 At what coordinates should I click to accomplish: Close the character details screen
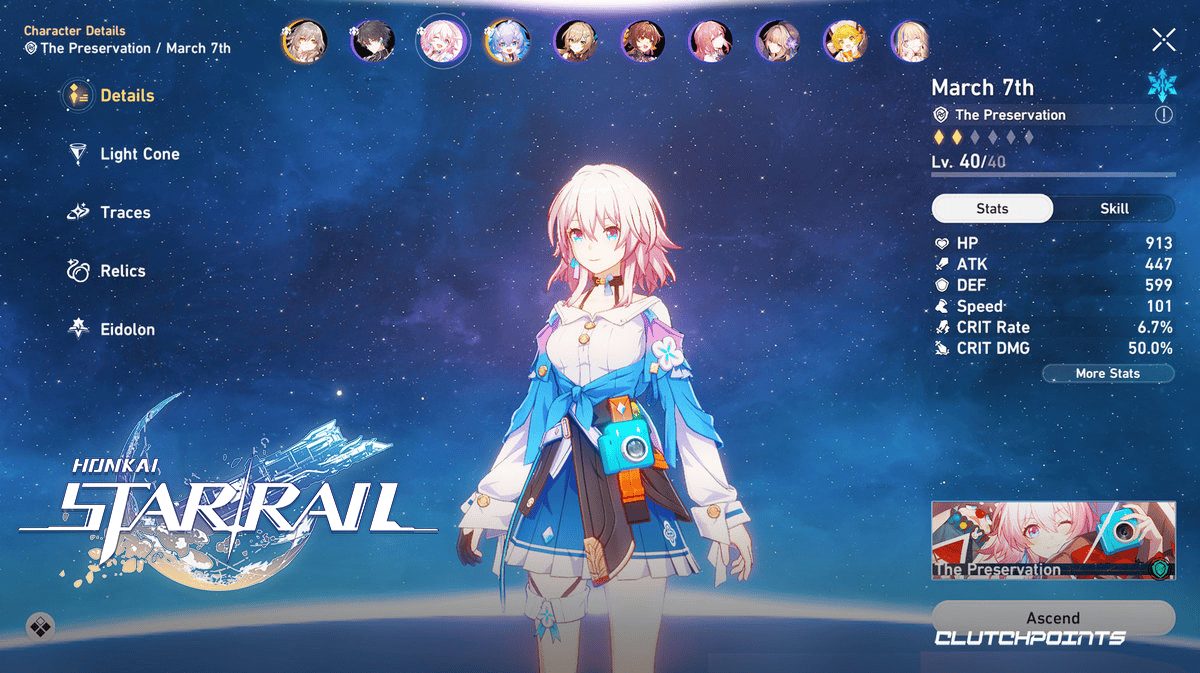(x=1163, y=40)
